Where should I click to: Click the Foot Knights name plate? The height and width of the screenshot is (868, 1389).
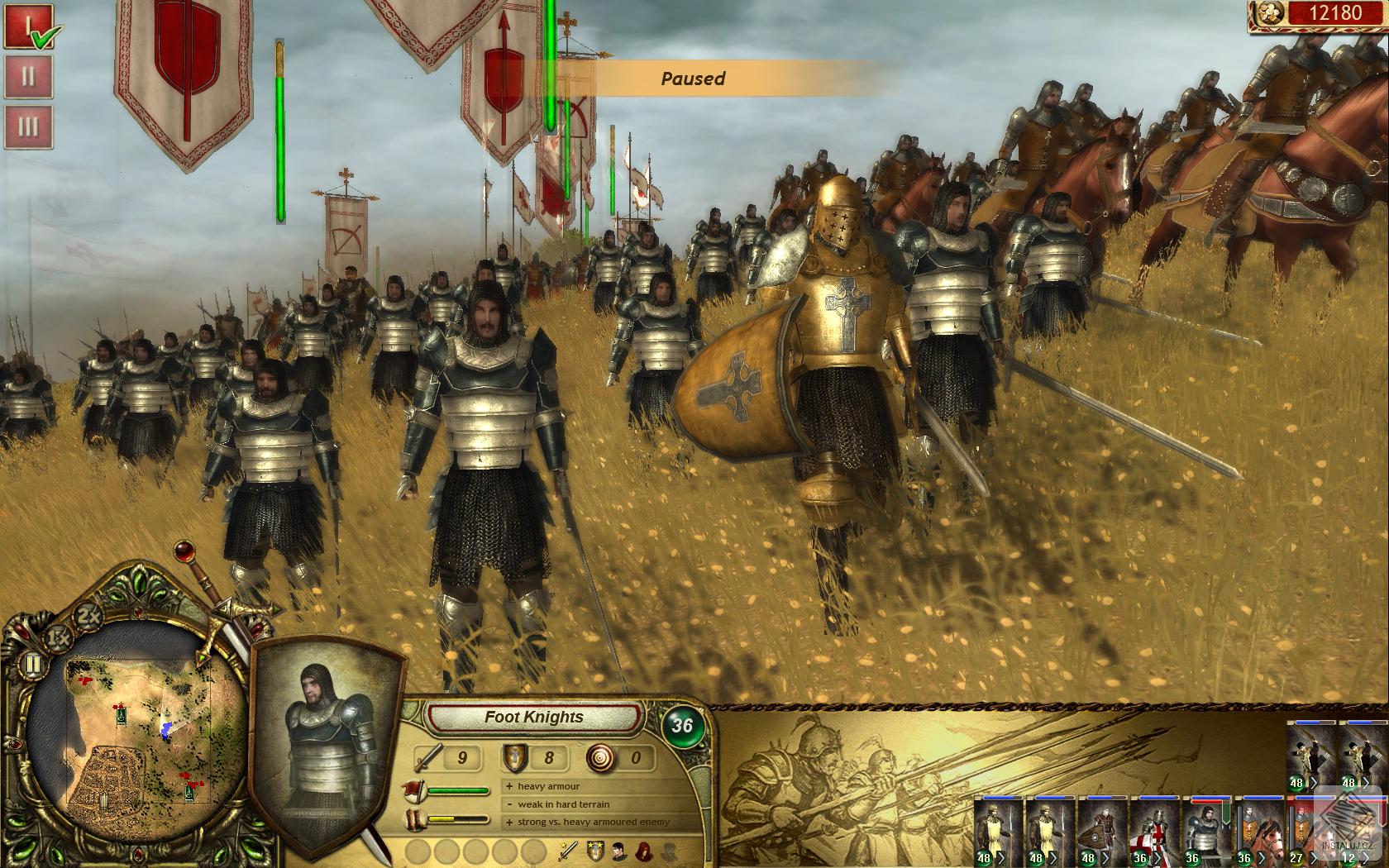click(x=534, y=718)
